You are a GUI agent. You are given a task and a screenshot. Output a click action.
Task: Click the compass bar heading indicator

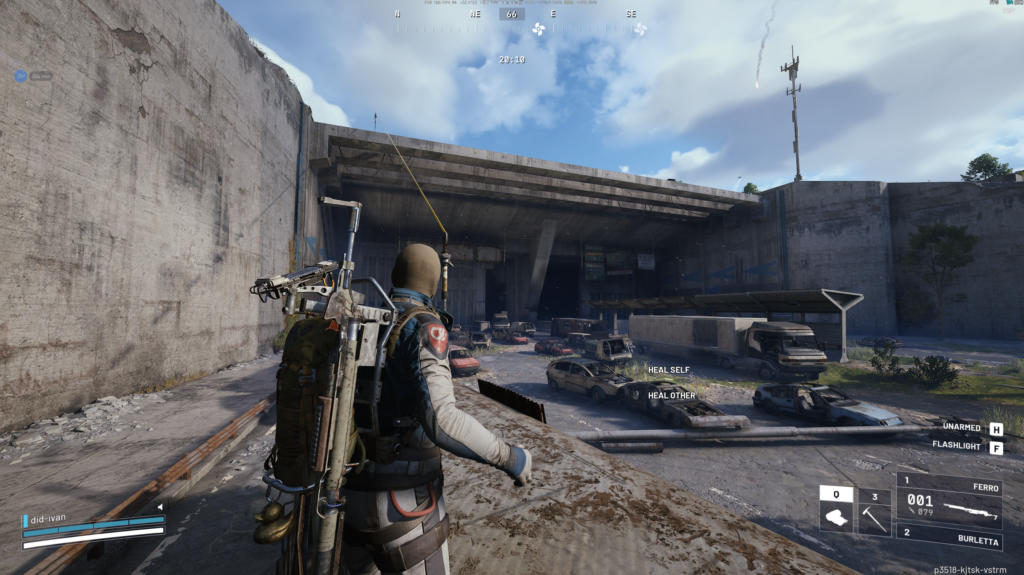point(512,14)
